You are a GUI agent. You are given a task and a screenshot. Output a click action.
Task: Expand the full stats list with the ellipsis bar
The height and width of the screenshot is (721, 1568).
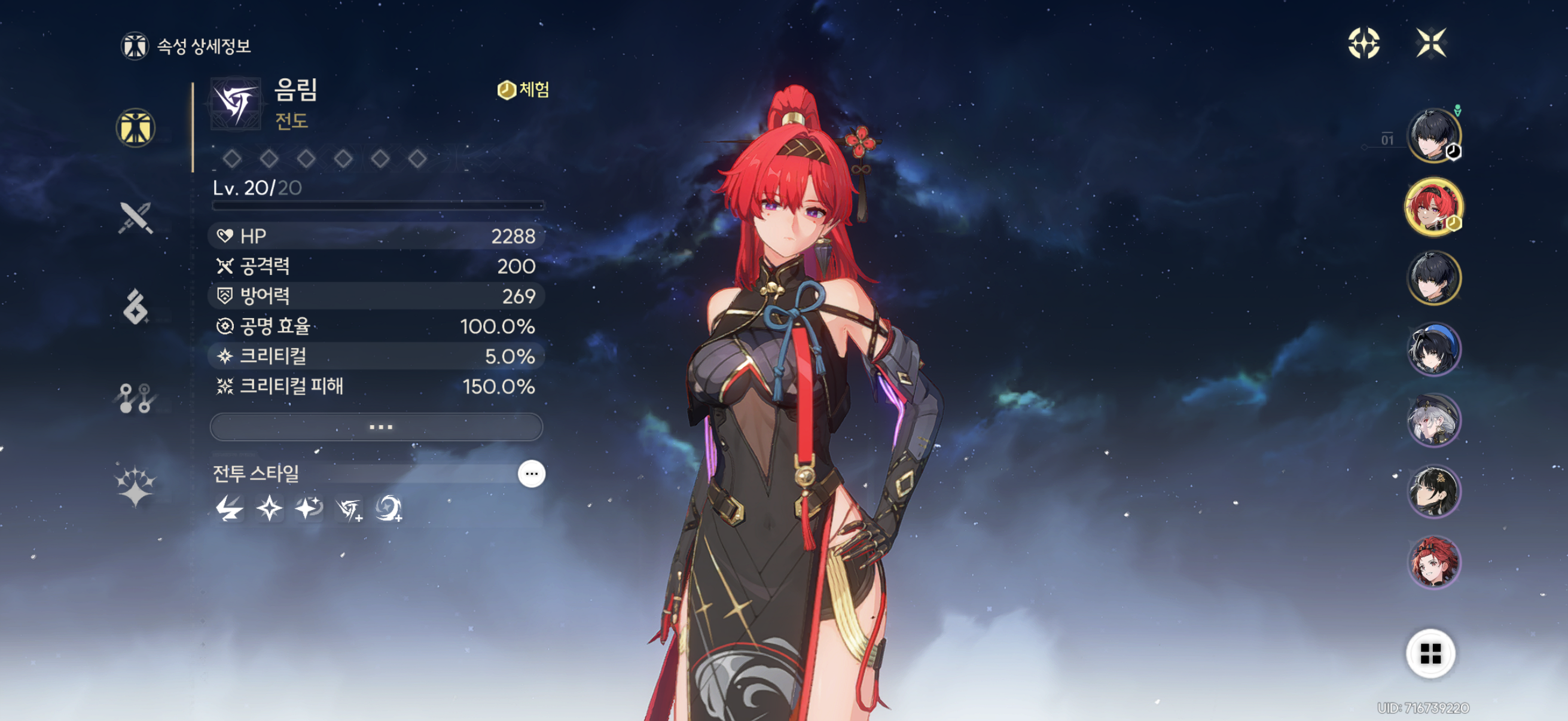point(376,426)
